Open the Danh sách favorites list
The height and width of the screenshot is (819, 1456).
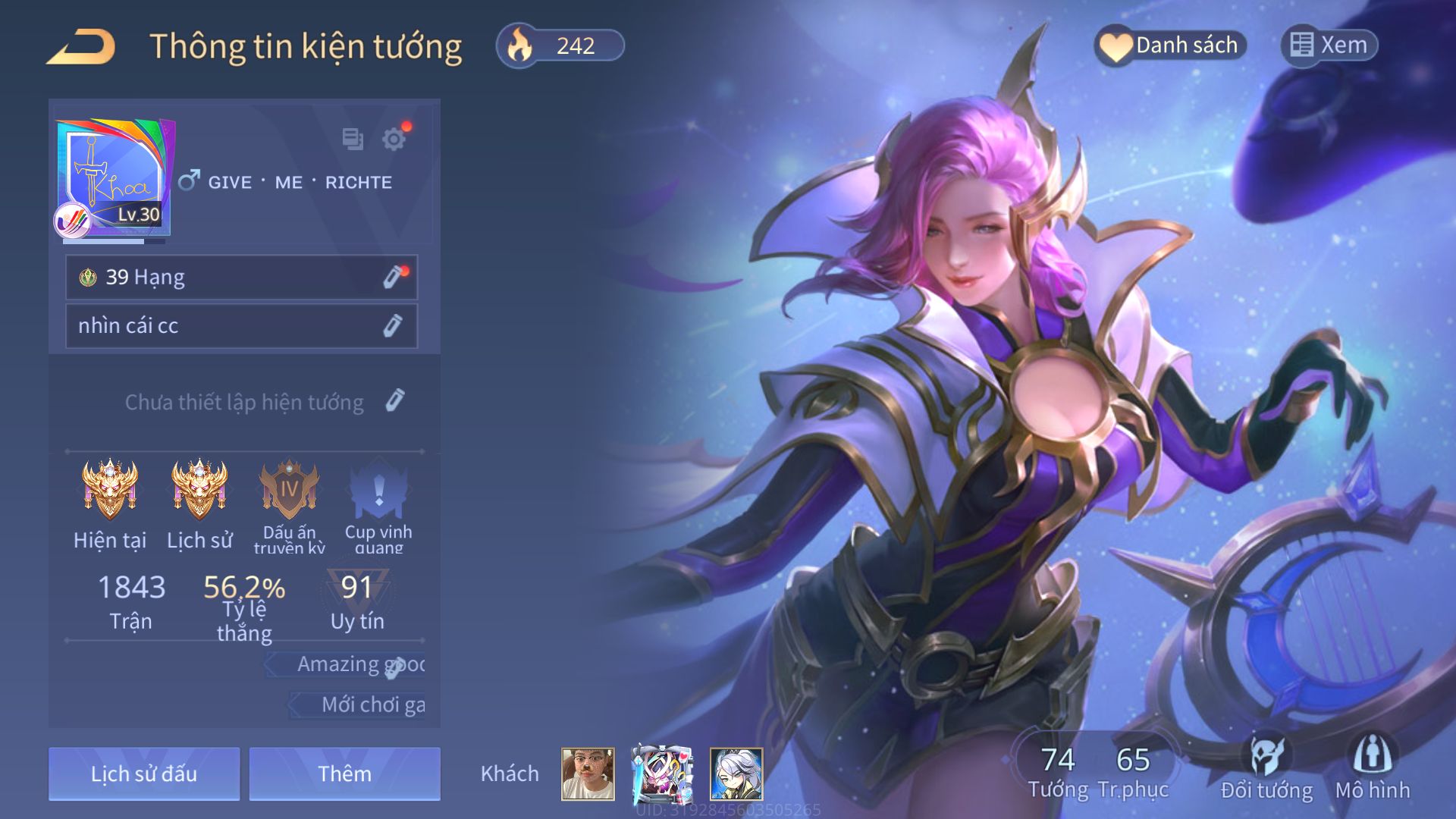pyautogui.click(x=1170, y=45)
